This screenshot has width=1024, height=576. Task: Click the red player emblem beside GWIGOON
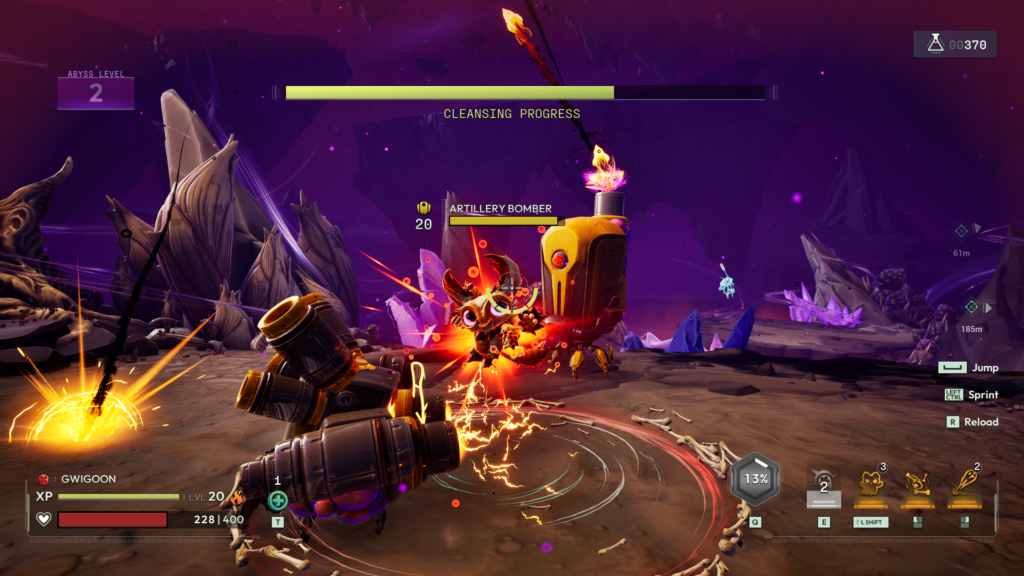(x=43, y=479)
